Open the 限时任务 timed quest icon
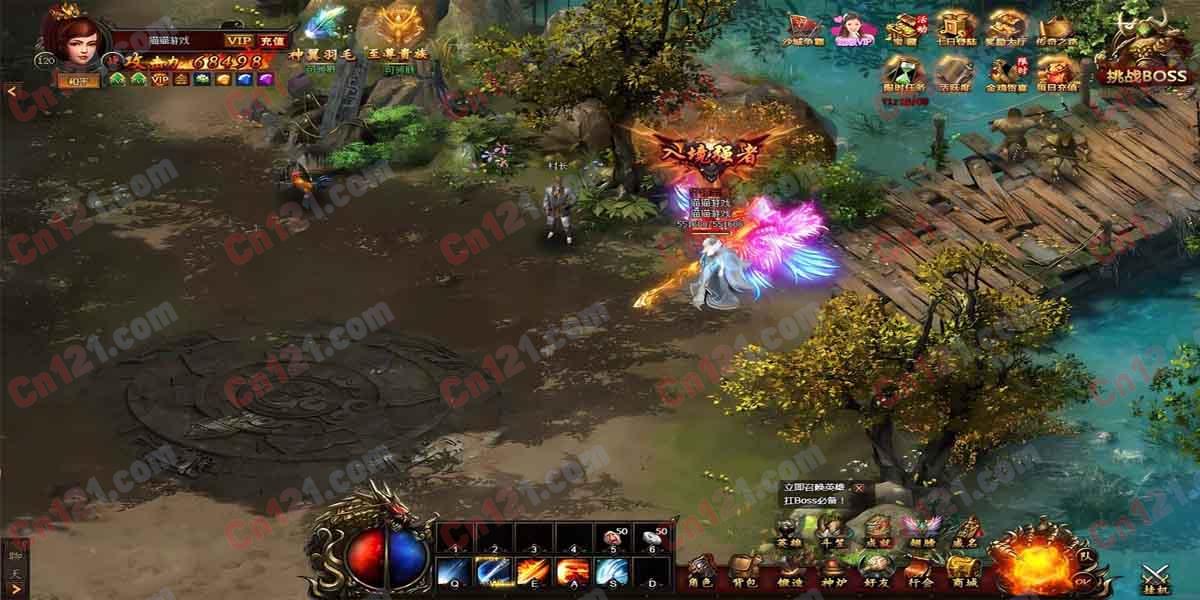The width and height of the screenshot is (1200, 600). tap(903, 74)
